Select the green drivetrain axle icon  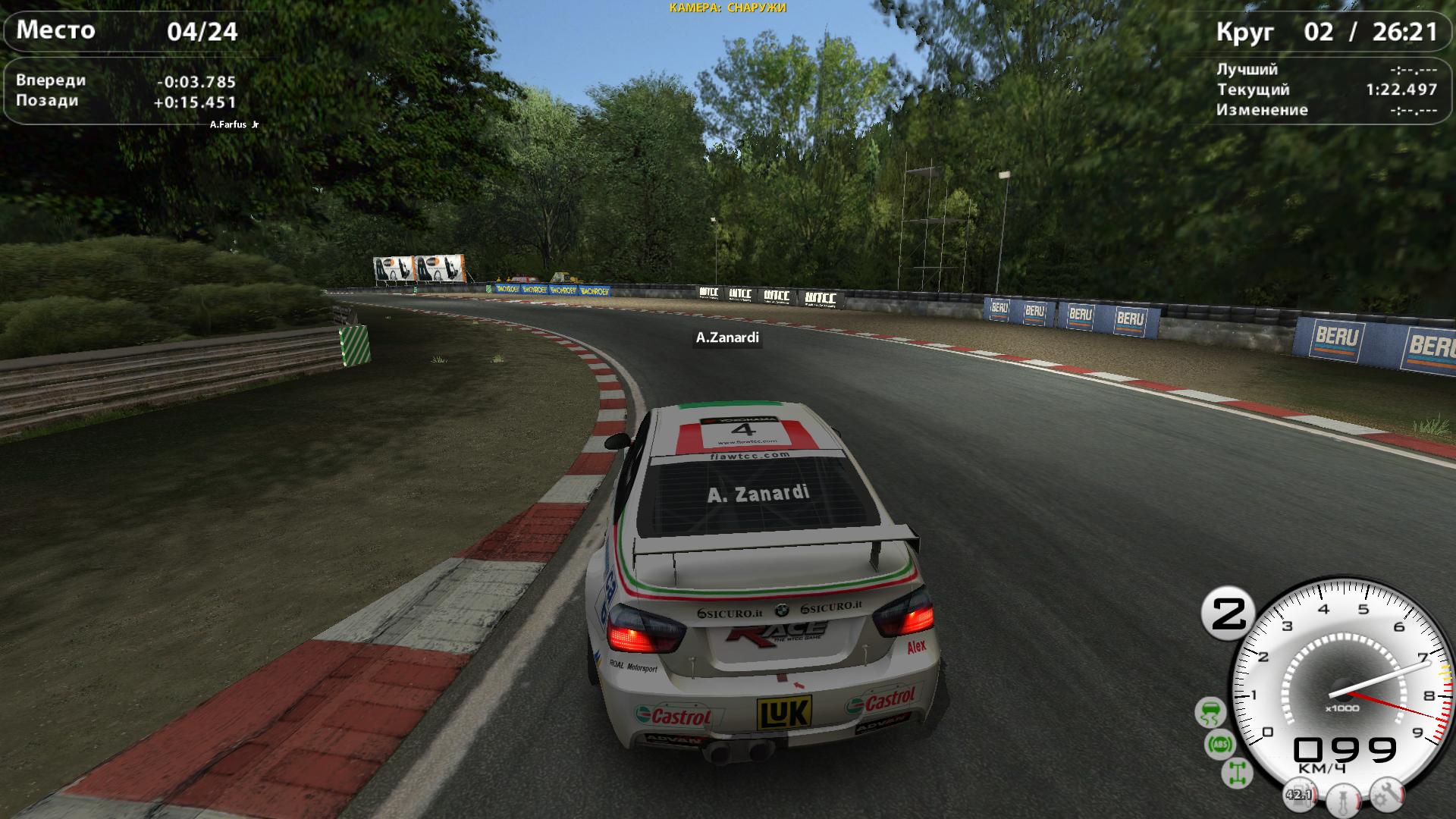[x=1237, y=773]
